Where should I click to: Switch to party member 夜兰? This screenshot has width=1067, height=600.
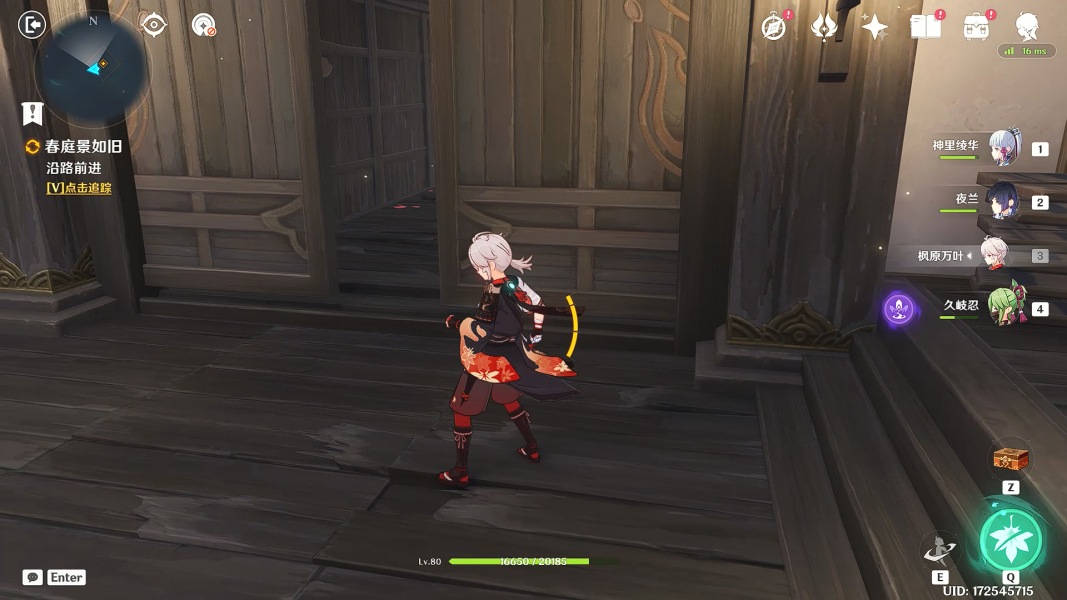(1003, 201)
